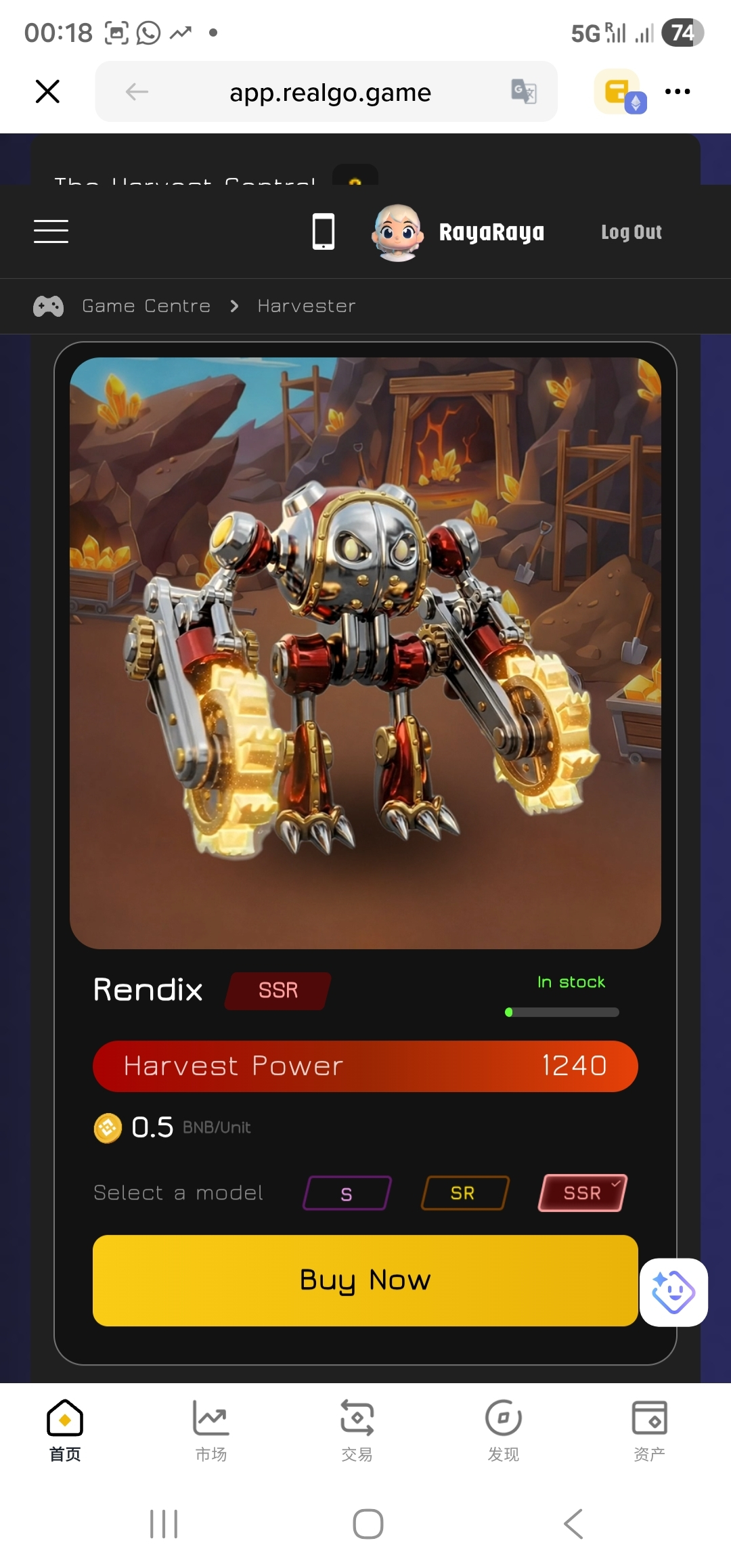Select the S model option

tap(347, 1193)
